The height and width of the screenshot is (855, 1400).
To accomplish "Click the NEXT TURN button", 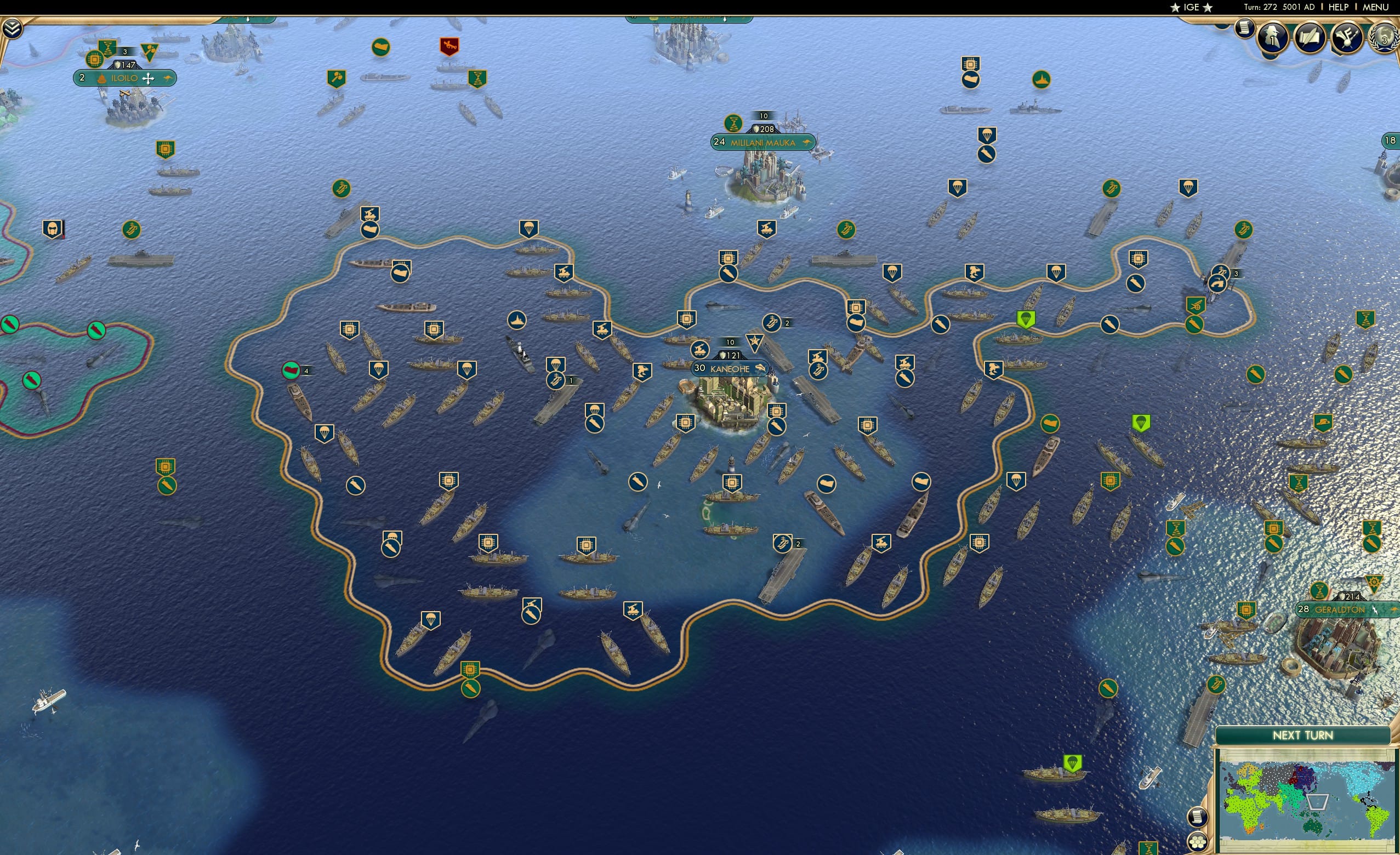I will [1303, 734].
